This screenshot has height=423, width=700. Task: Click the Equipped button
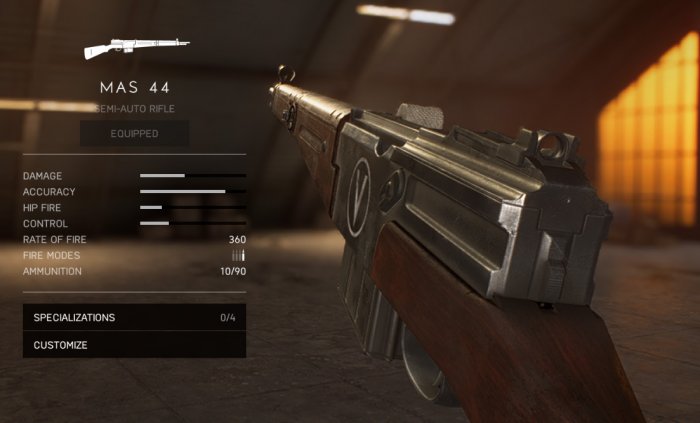click(134, 133)
